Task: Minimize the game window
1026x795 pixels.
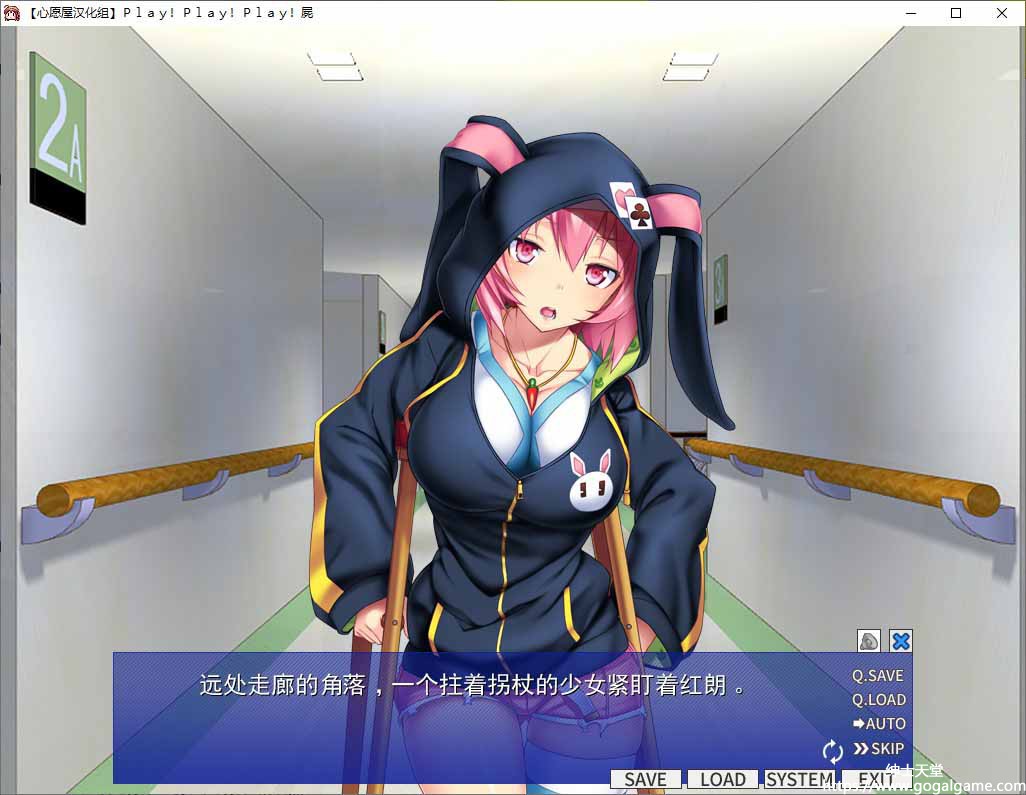Action: 911,13
